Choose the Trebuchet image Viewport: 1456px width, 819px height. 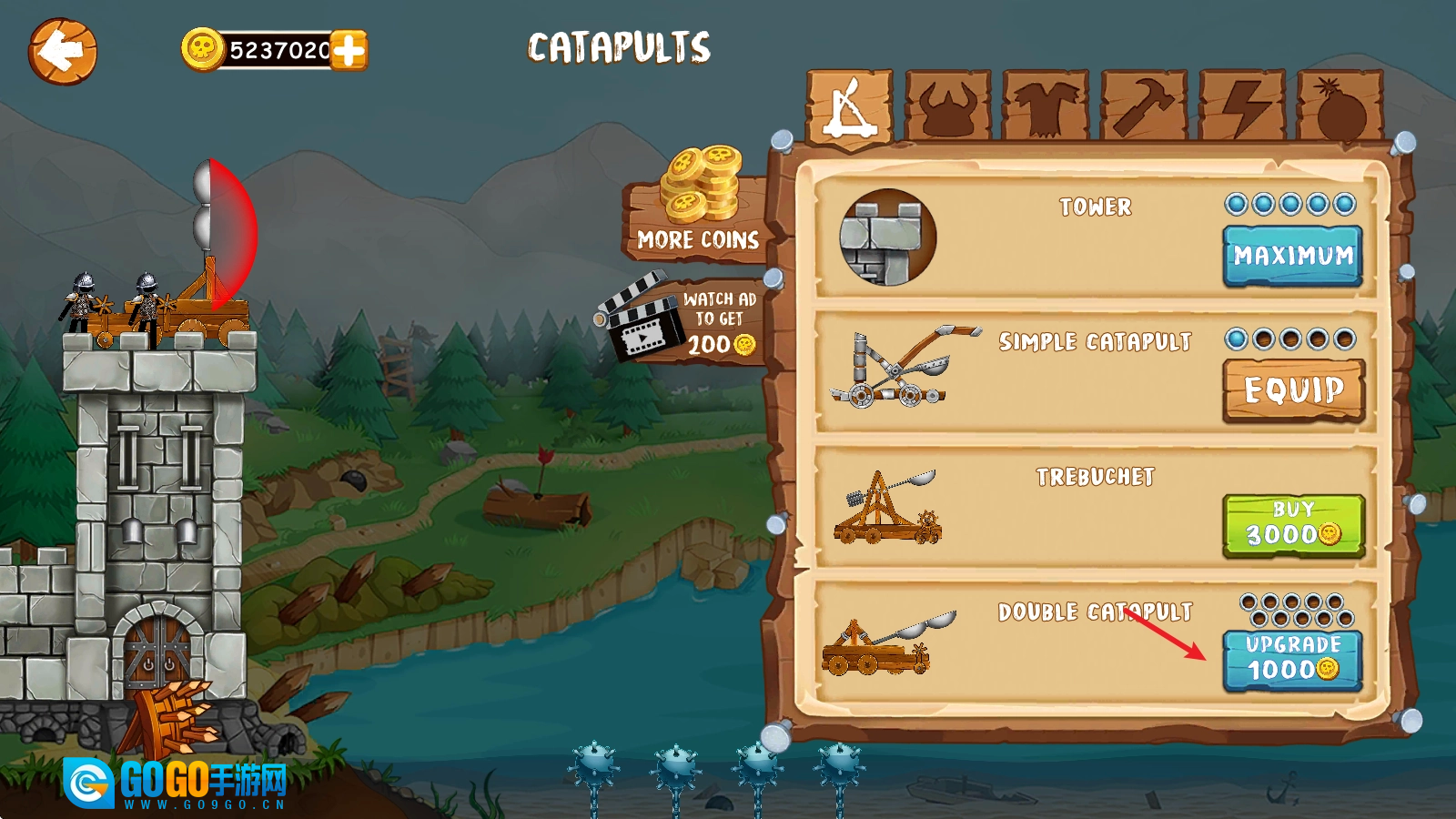click(x=887, y=507)
